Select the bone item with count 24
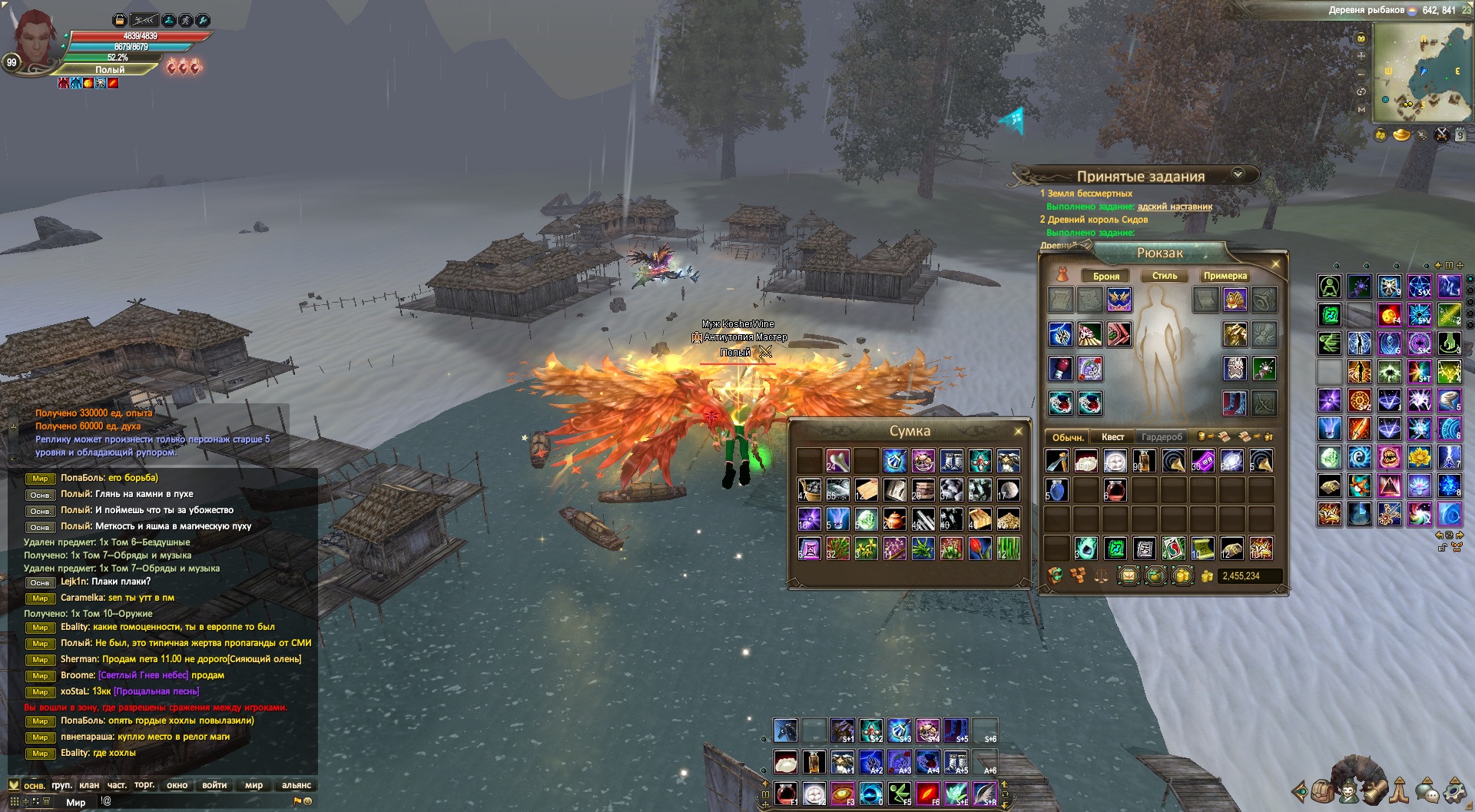Image resolution: width=1475 pixels, height=812 pixels. click(837, 461)
